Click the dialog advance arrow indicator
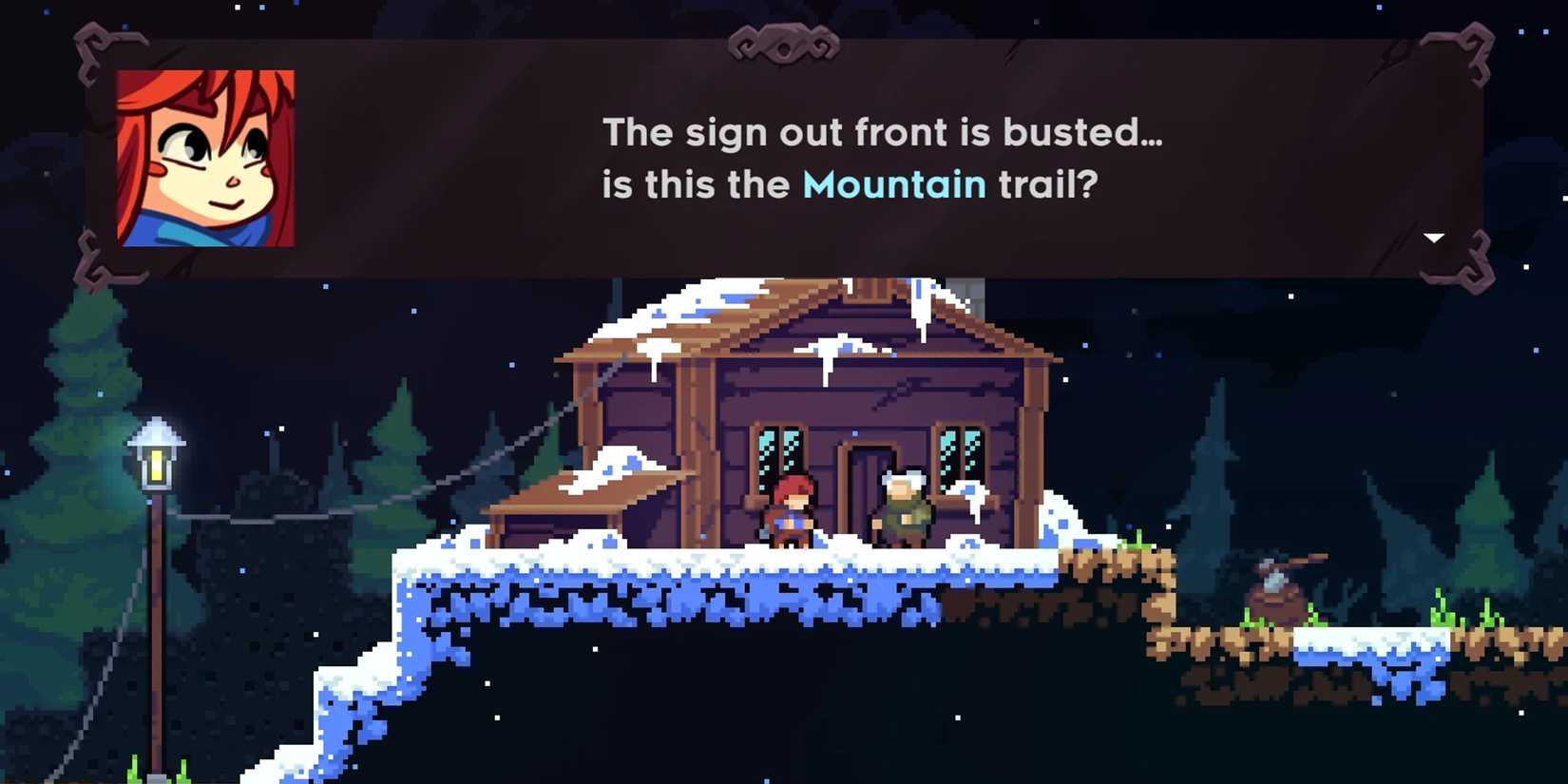This screenshot has height=784, width=1568. click(x=1433, y=238)
